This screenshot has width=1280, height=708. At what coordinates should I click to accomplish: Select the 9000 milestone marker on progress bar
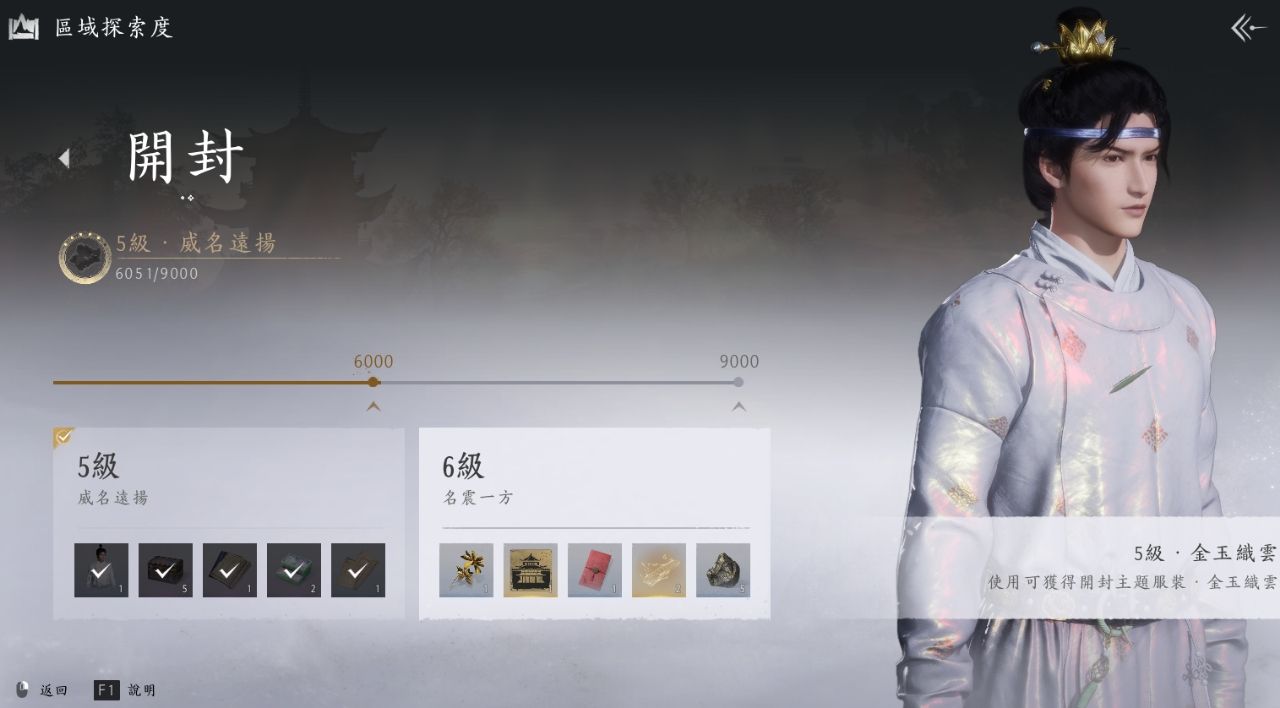point(738,382)
